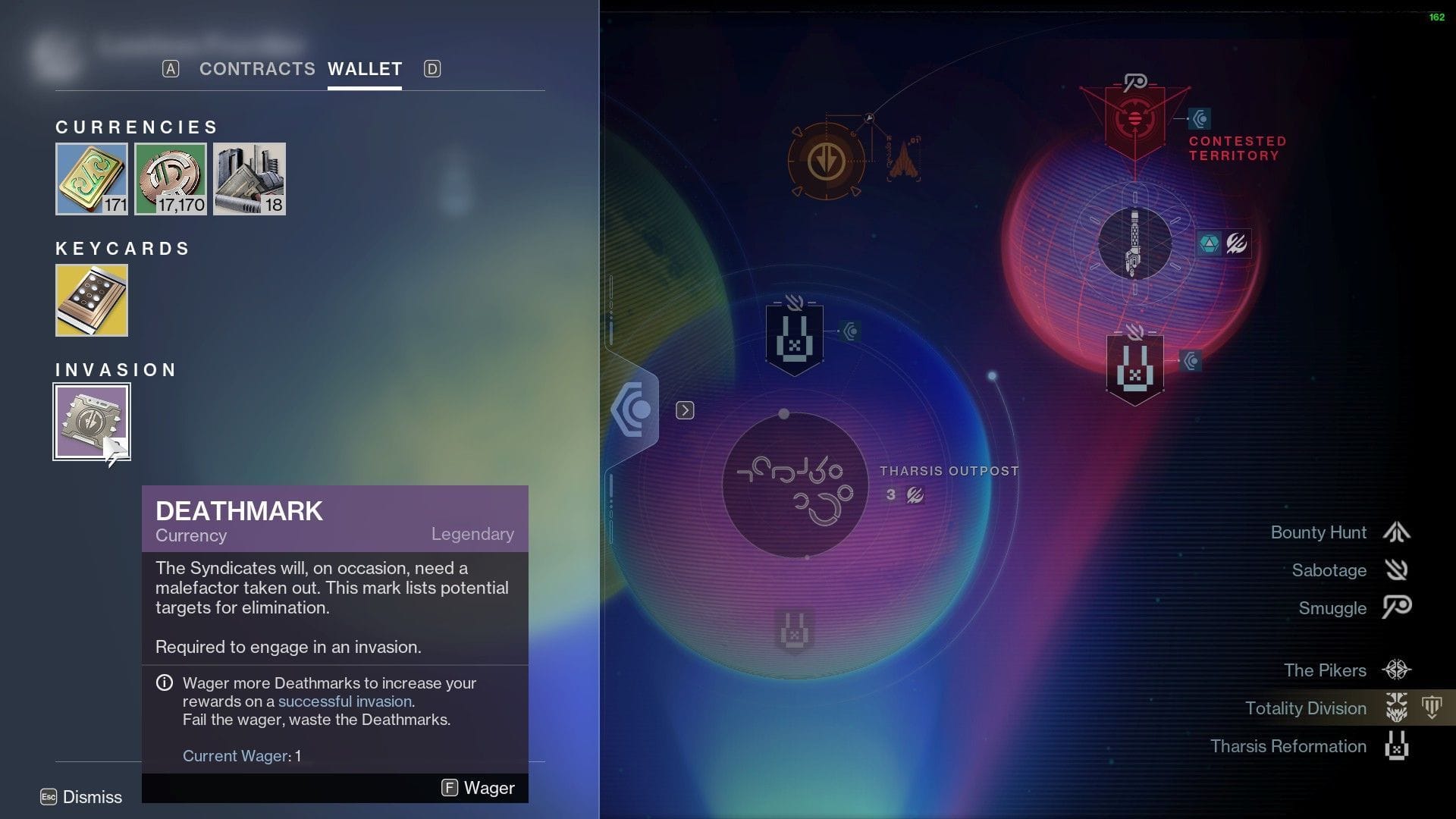The height and width of the screenshot is (819, 1456).
Task: Open the successful invasion link
Action: coord(345,701)
